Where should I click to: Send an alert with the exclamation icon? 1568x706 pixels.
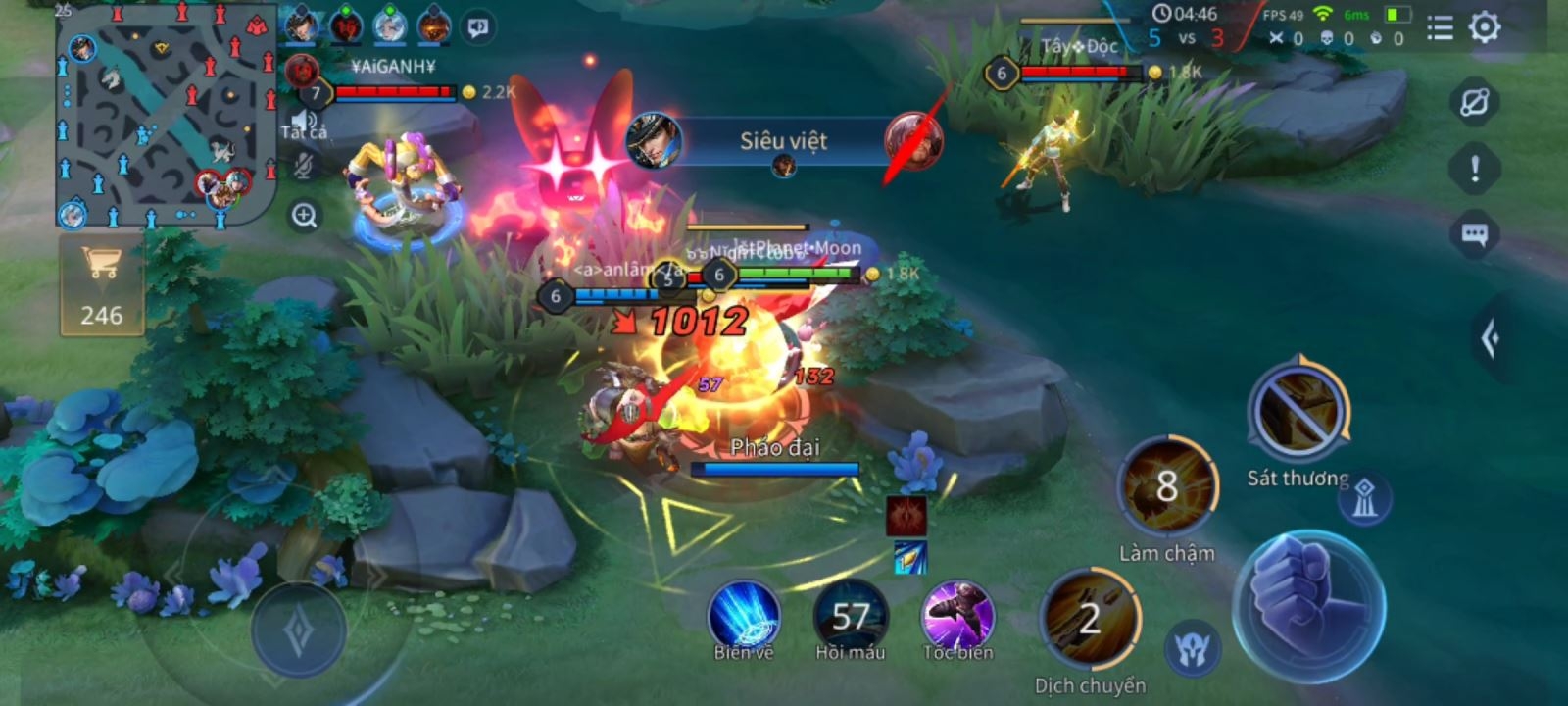tap(1474, 169)
